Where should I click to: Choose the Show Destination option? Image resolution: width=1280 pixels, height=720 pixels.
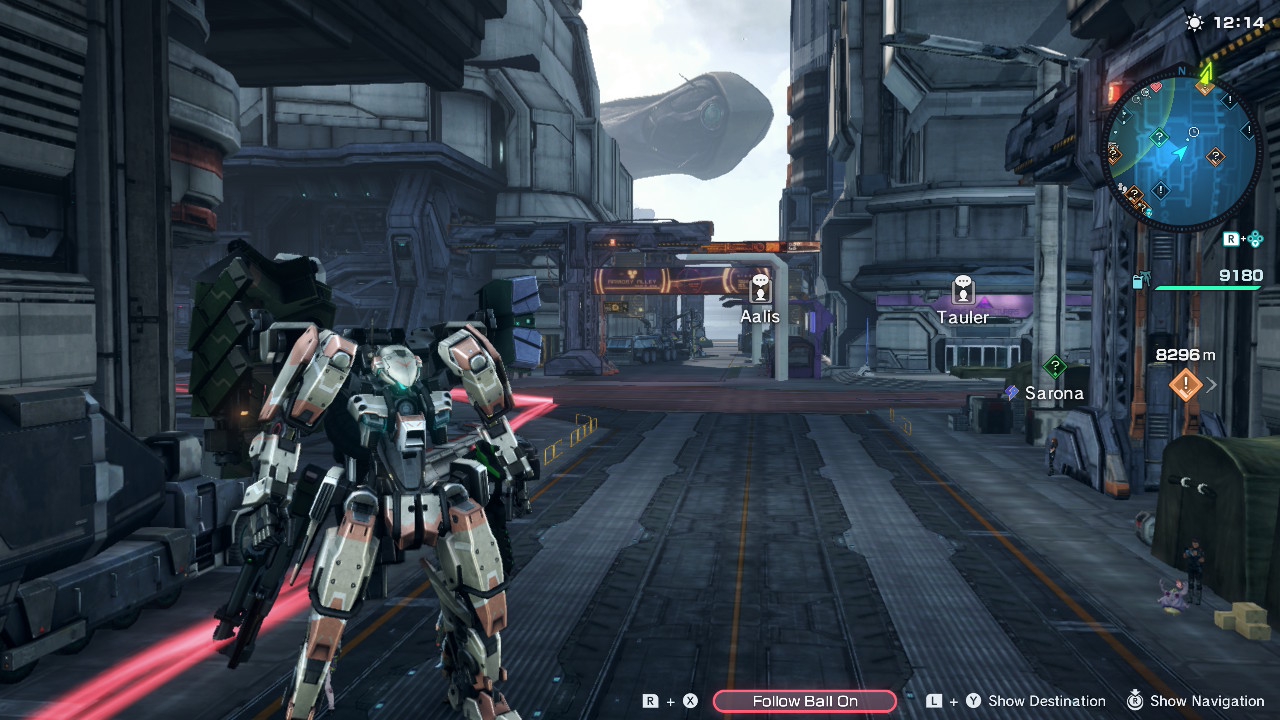(1046, 701)
